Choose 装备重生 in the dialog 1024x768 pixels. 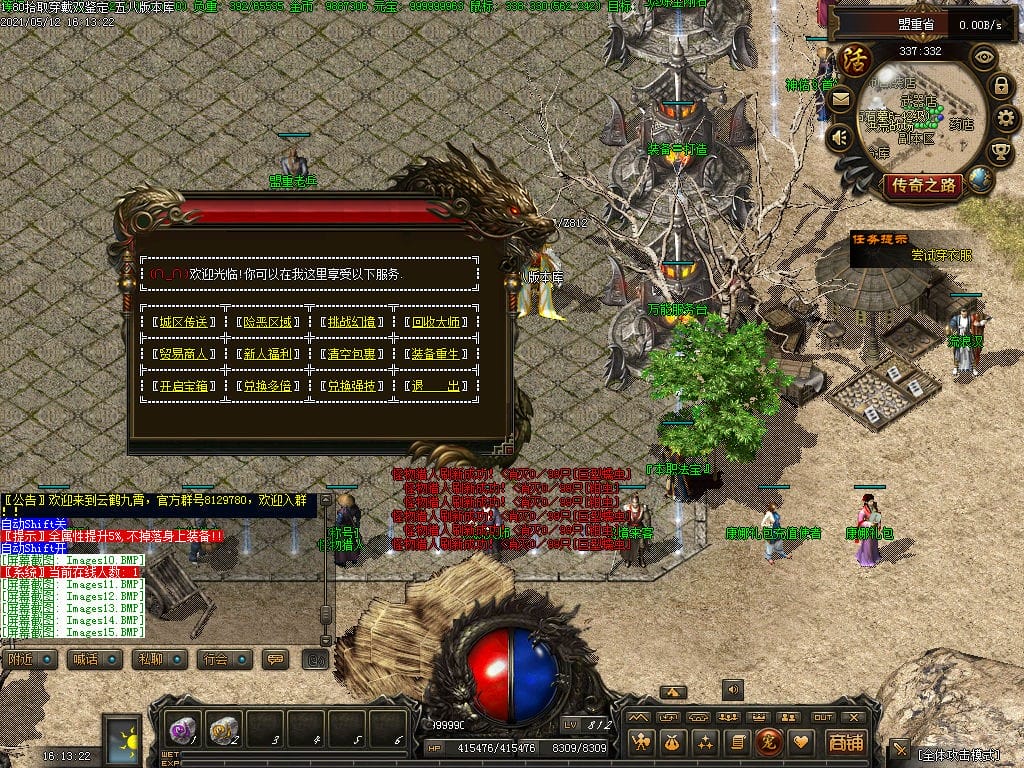[439, 354]
